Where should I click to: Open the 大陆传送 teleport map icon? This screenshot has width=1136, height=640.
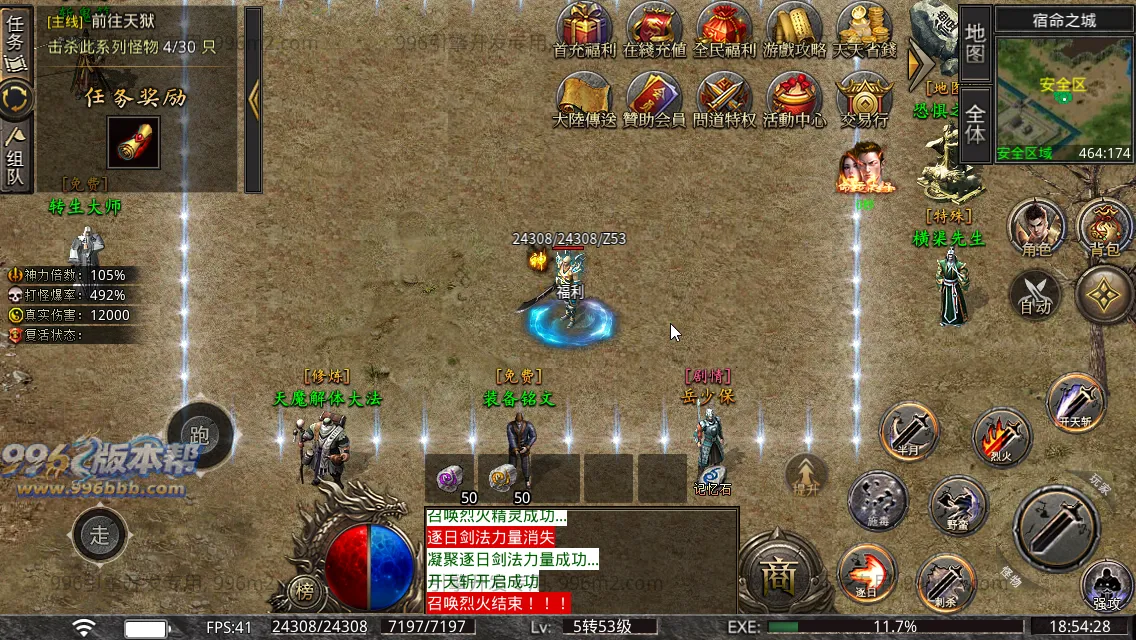(585, 98)
